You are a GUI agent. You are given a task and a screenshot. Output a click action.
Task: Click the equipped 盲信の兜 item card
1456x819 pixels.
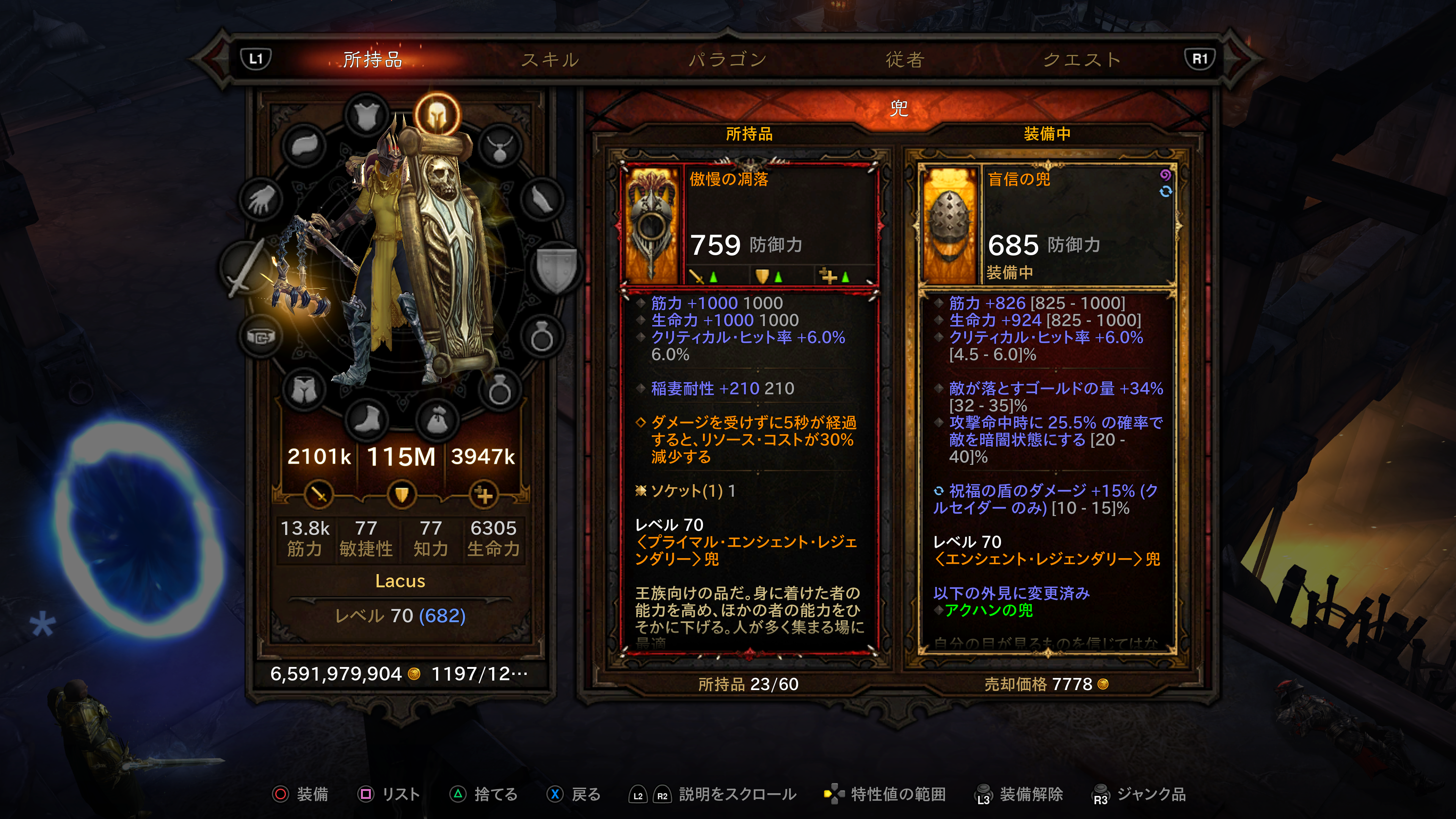coord(1047,407)
